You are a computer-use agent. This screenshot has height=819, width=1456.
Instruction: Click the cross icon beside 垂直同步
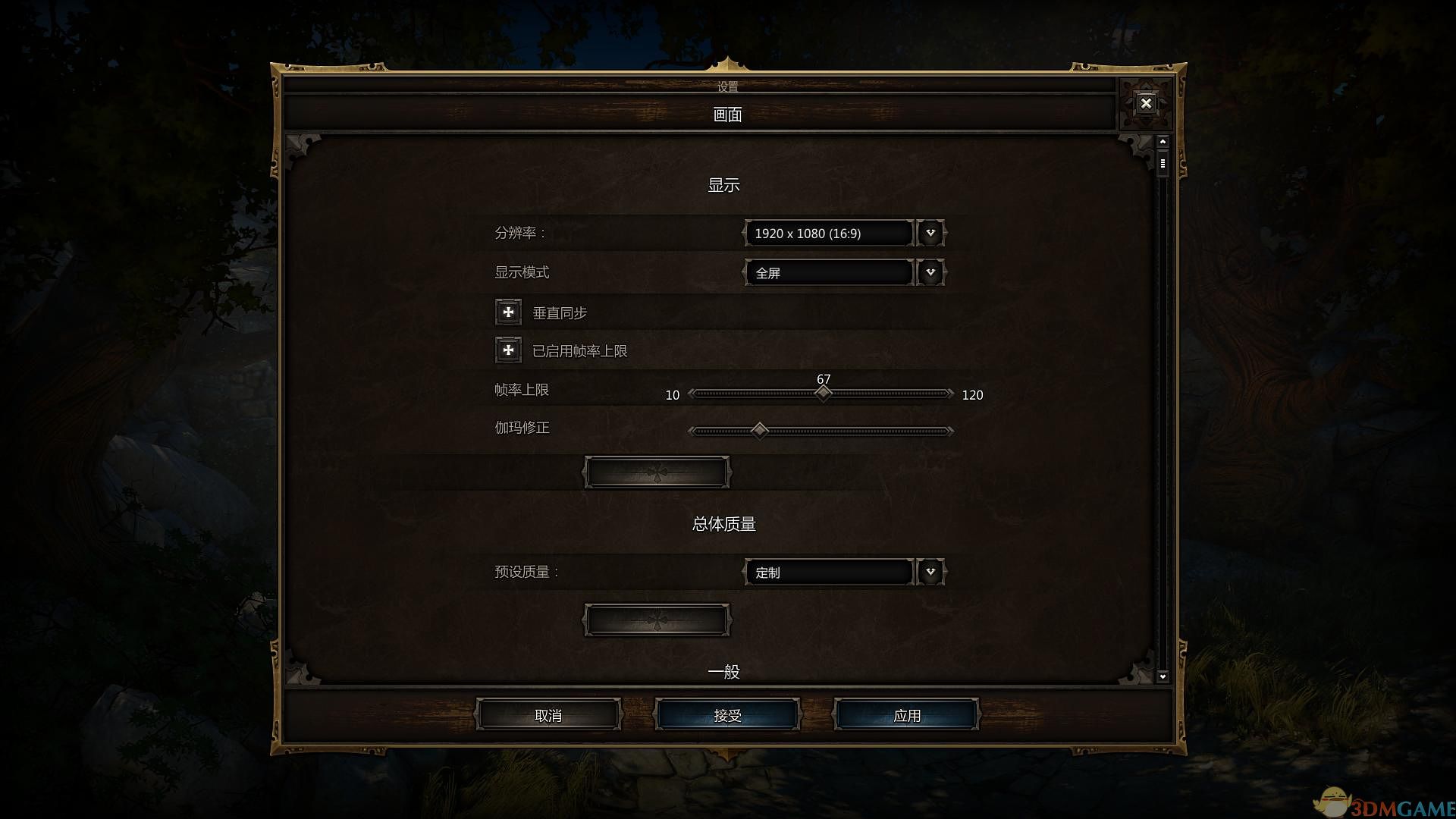[507, 311]
